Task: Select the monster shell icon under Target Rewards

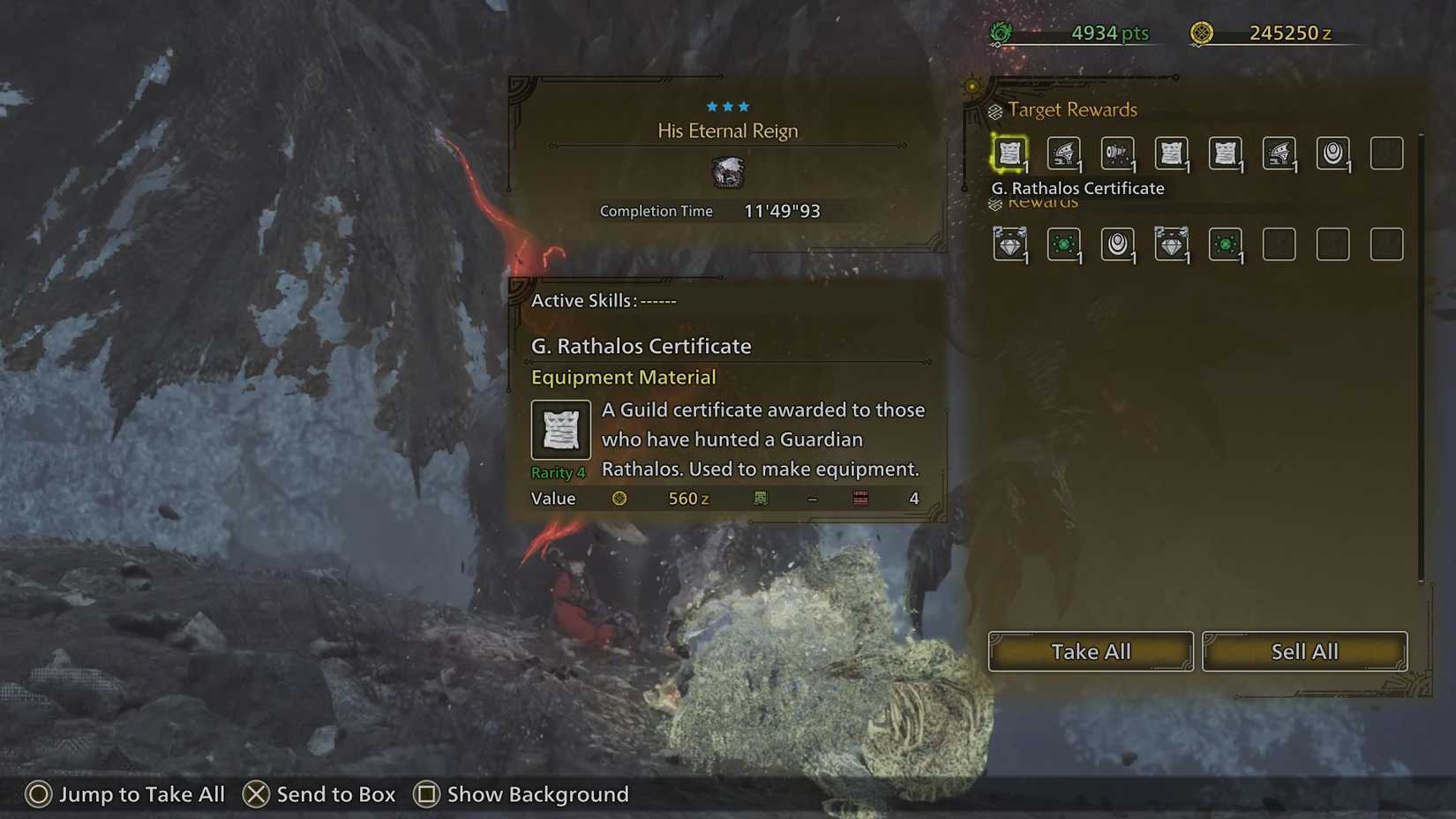Action: pyautogui.click(x=1333, y=152)
